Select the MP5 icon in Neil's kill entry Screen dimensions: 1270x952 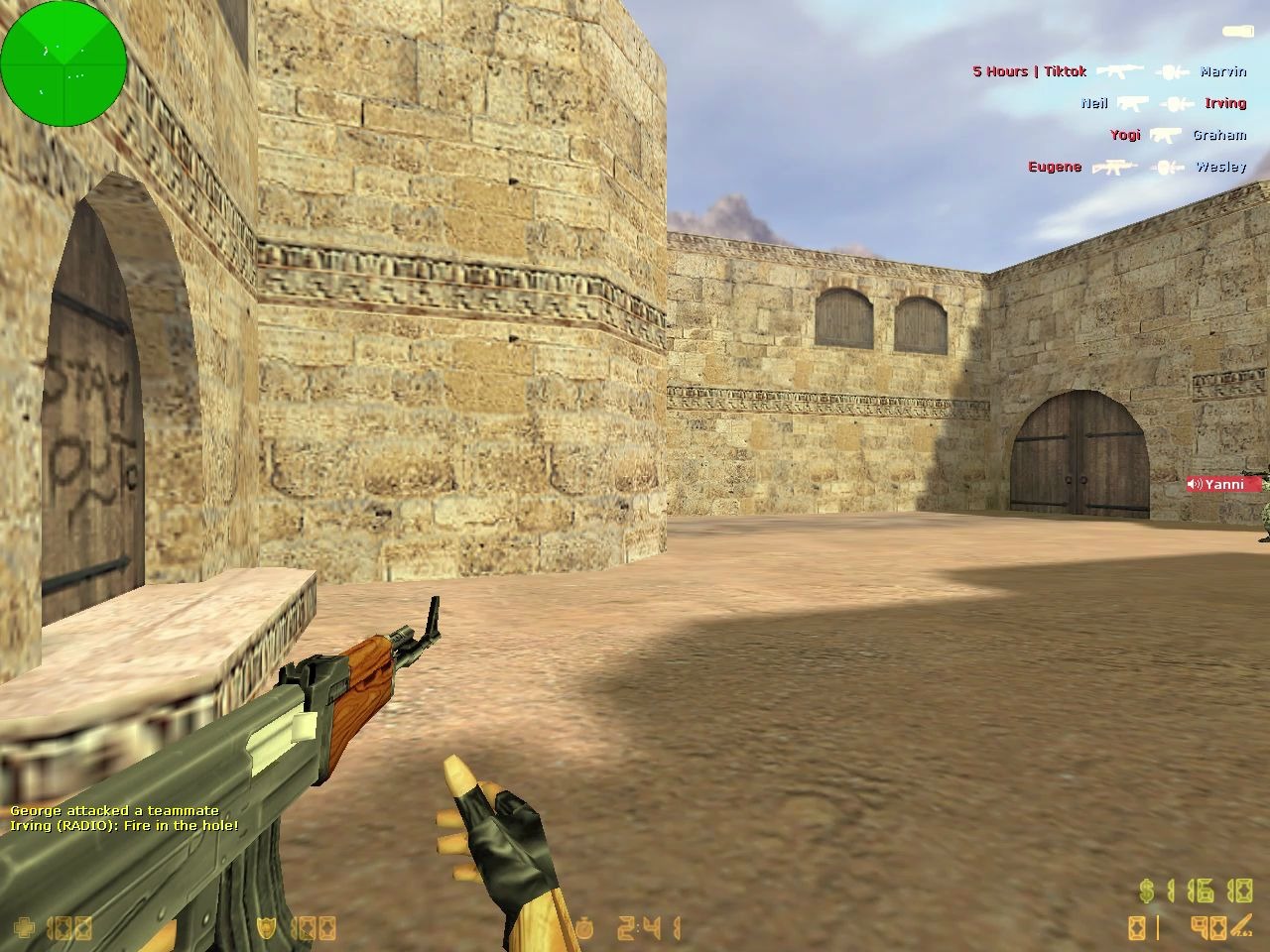point(1132,103)
